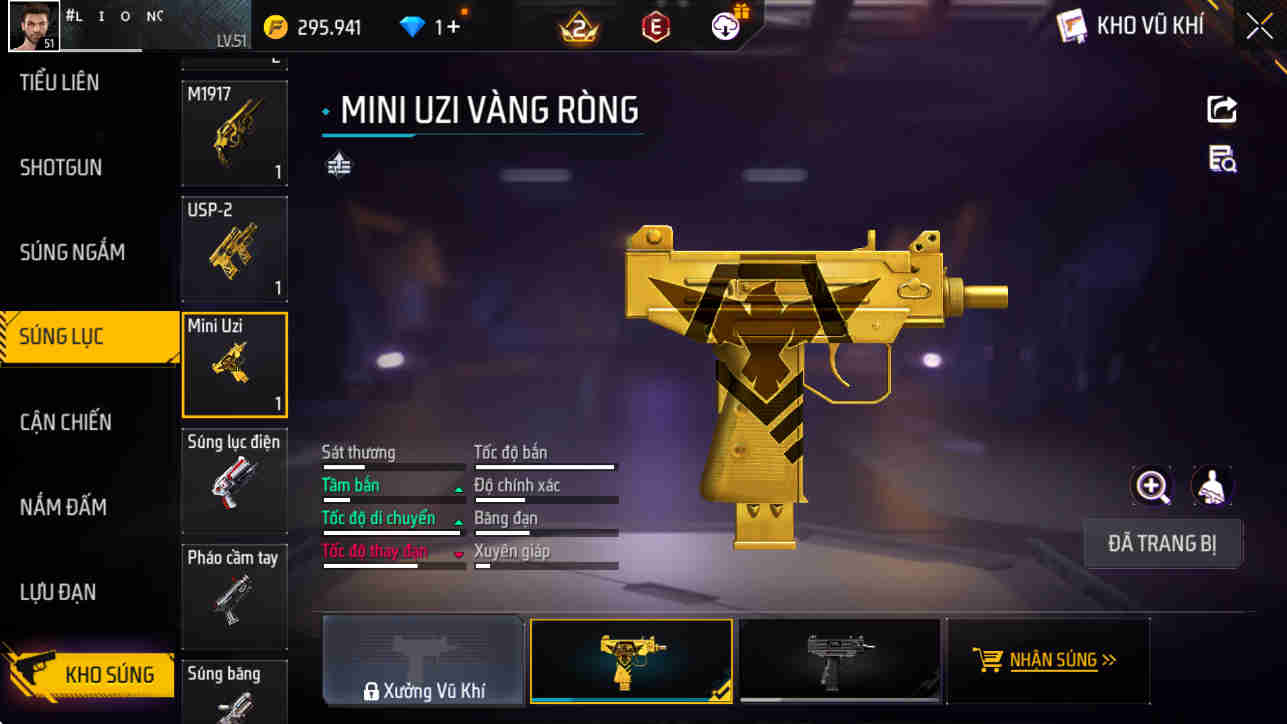
Task: Follow the Nhận Súng link
Action: click(x=1046, y=660)
